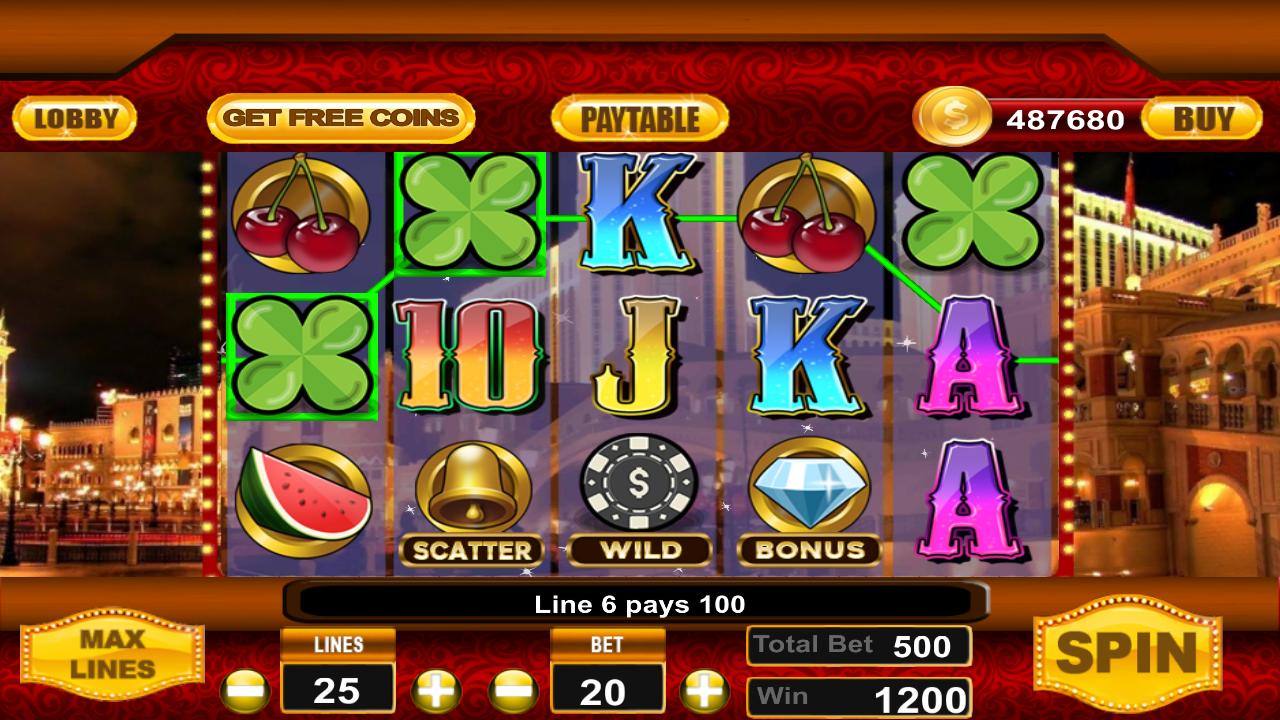This screenshot has height=720, width=1280.
Task: Click the Win amount display showing 1200
Action: (x=858, y=697)
